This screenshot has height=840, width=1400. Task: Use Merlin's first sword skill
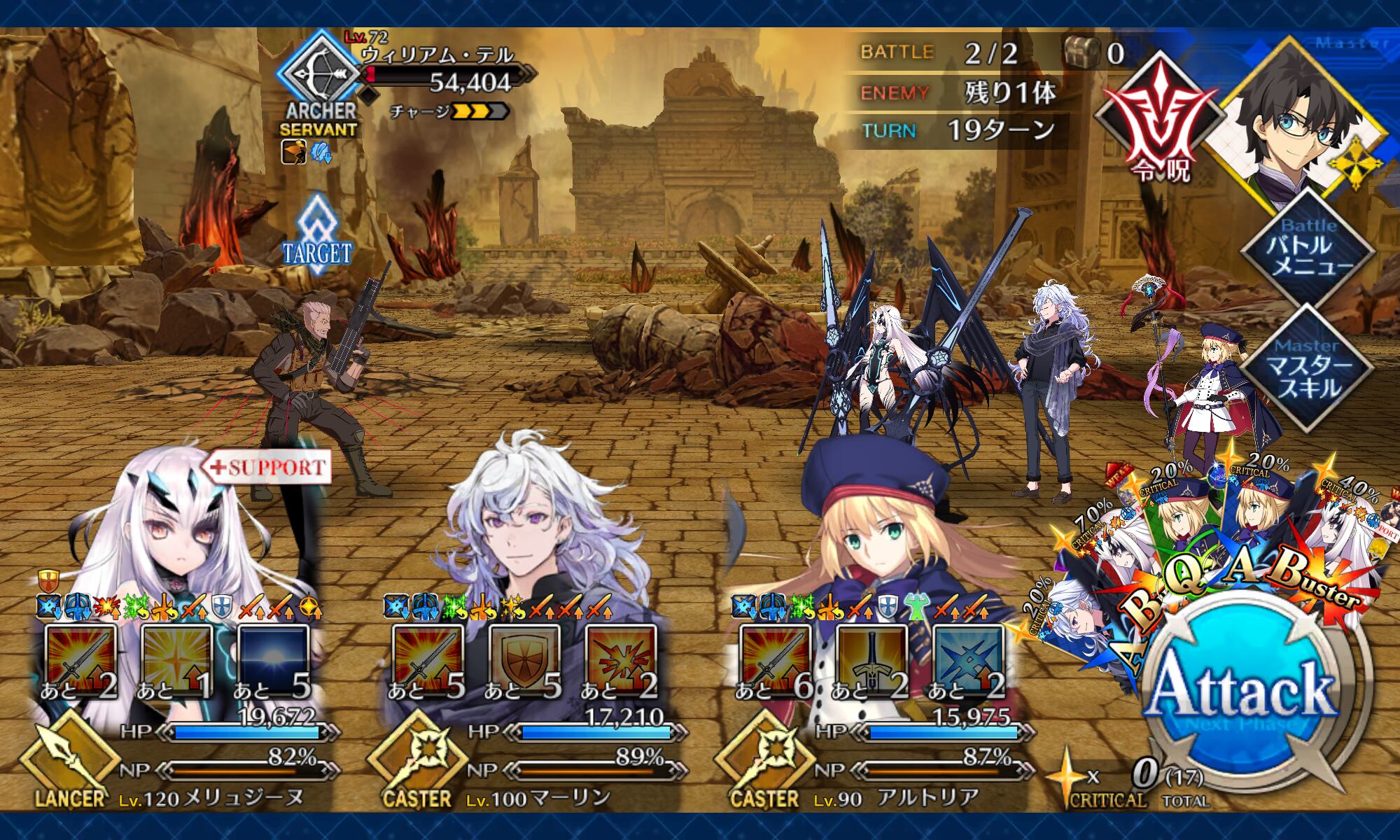[428, 661]
